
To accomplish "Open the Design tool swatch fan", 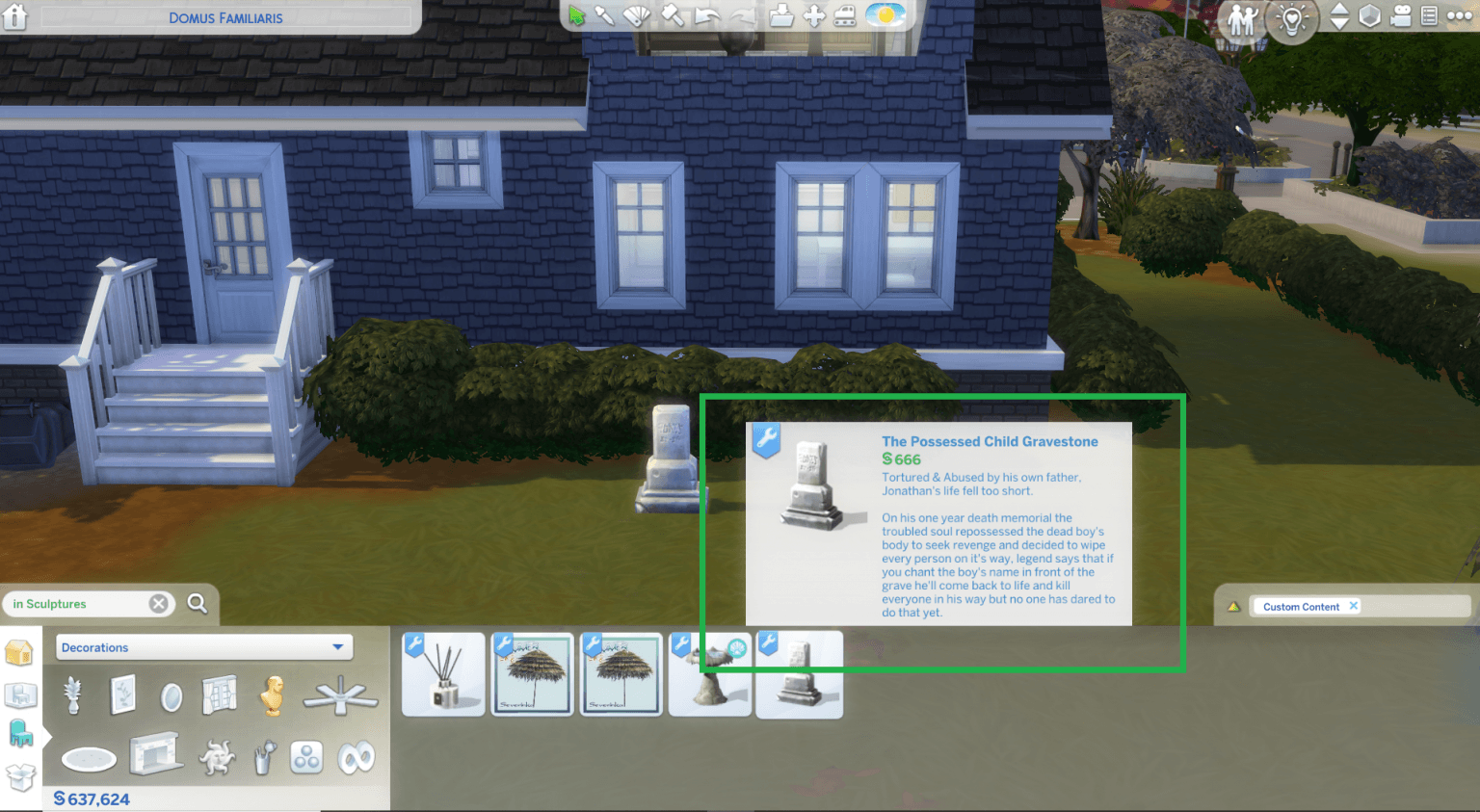I will point(635,16).
